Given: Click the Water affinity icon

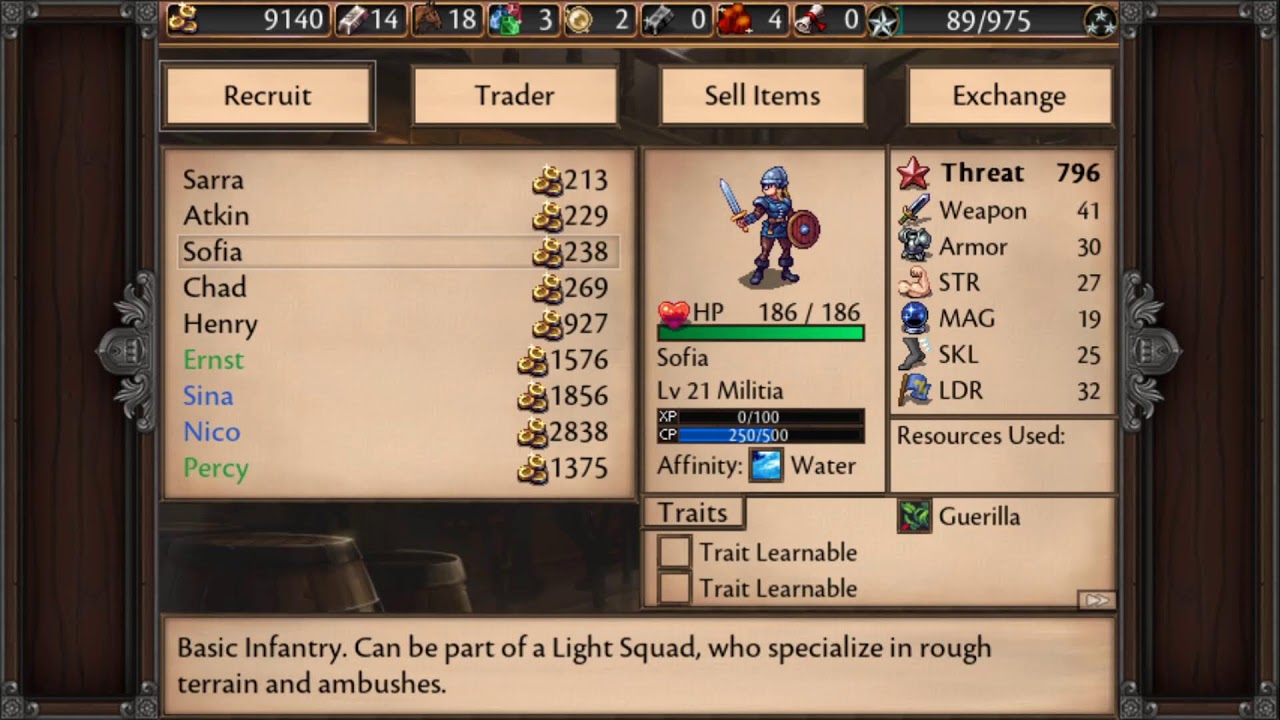Looking at the screenshot, I should [x=766, y=466].
